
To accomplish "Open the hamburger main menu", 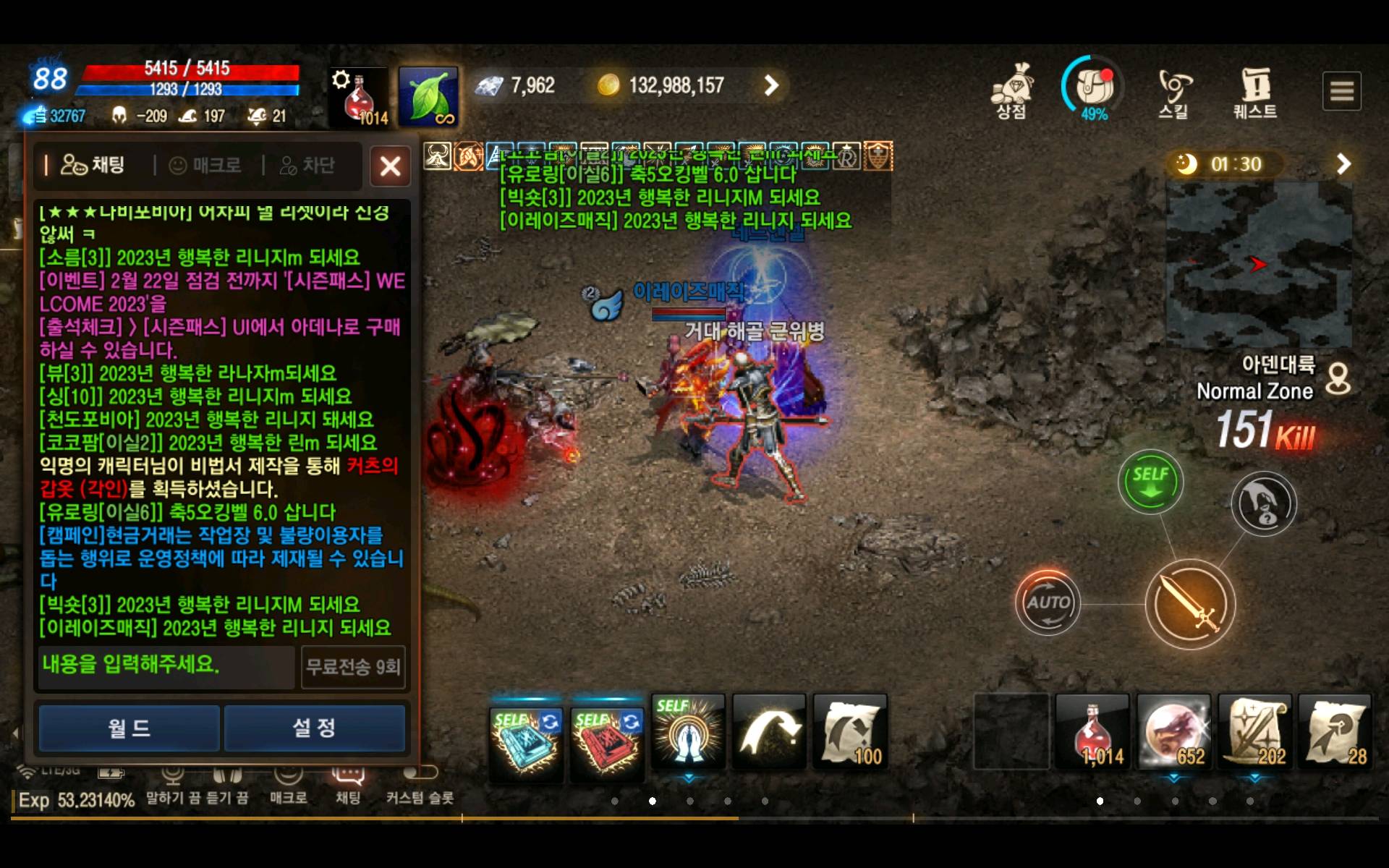I will click(1341, 91).
